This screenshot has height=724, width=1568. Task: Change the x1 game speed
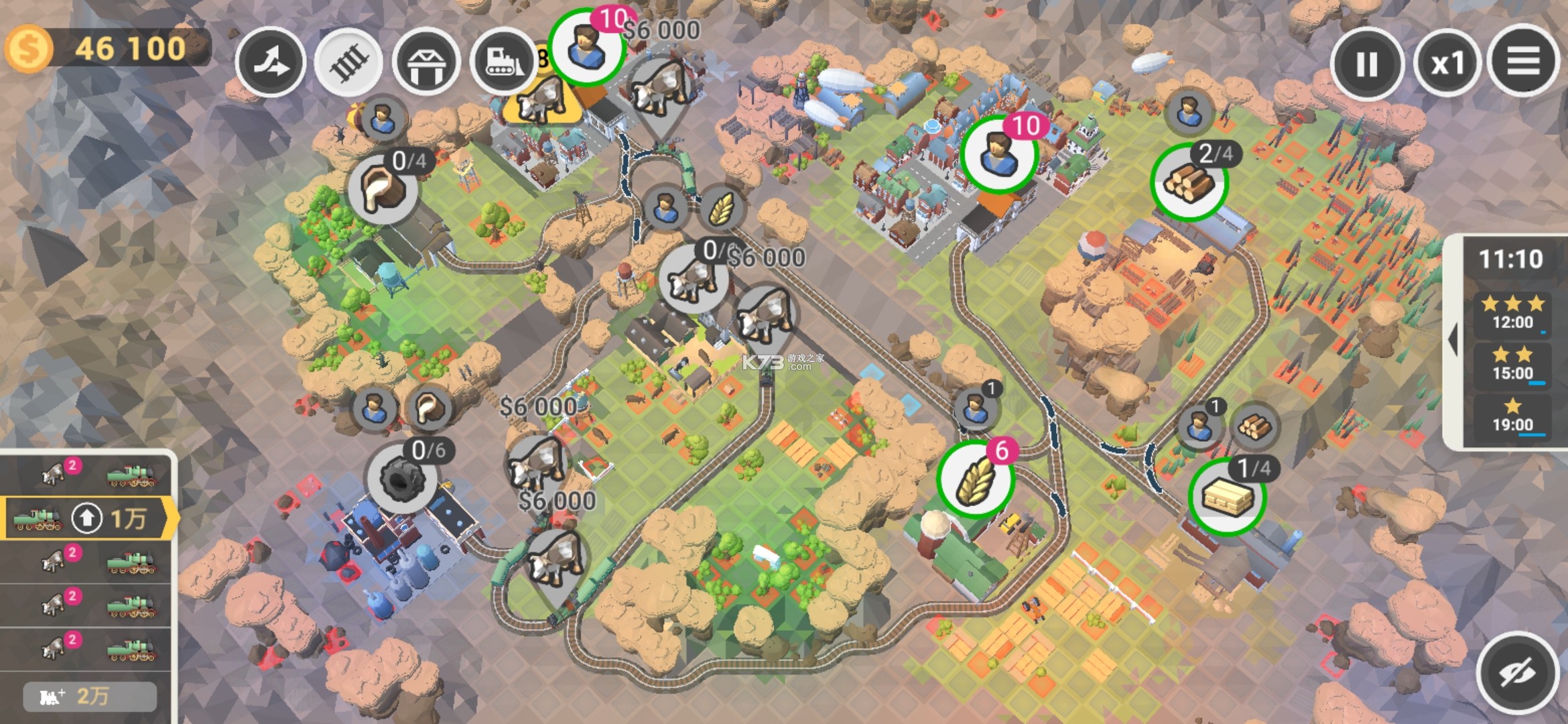tap(1447, 64)
